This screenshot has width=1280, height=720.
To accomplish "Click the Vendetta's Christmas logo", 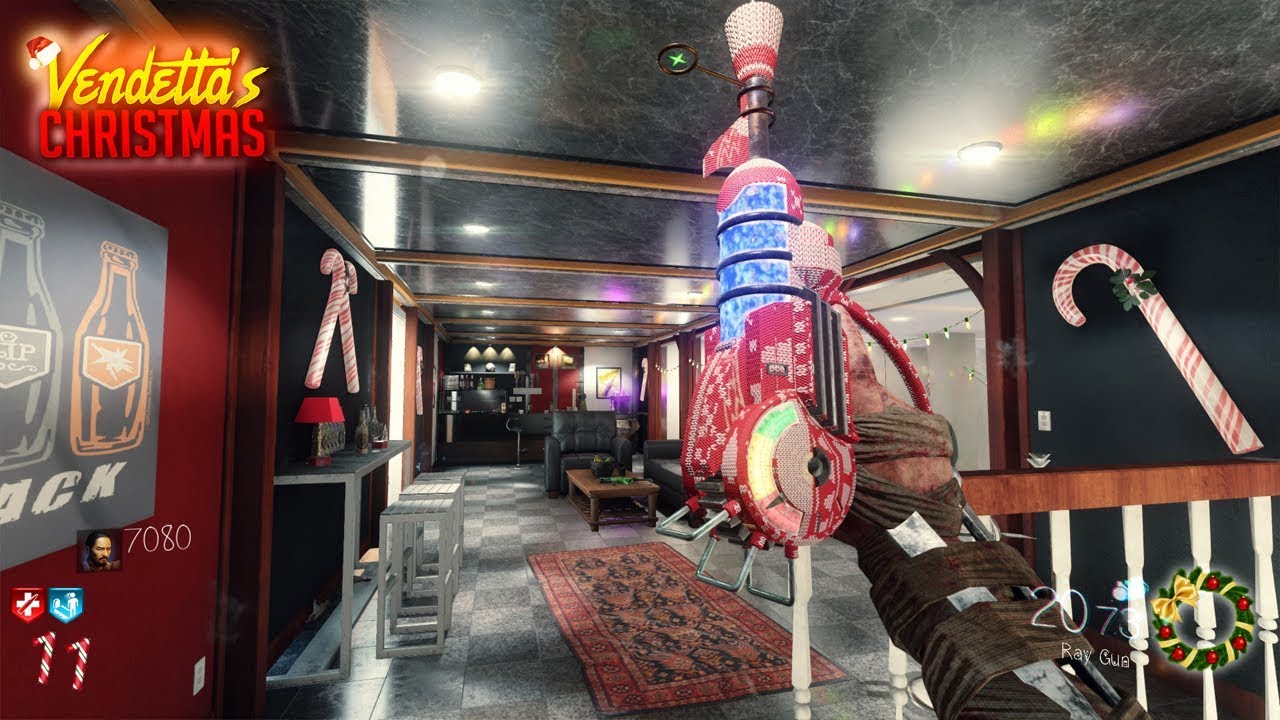I will 150,97.
